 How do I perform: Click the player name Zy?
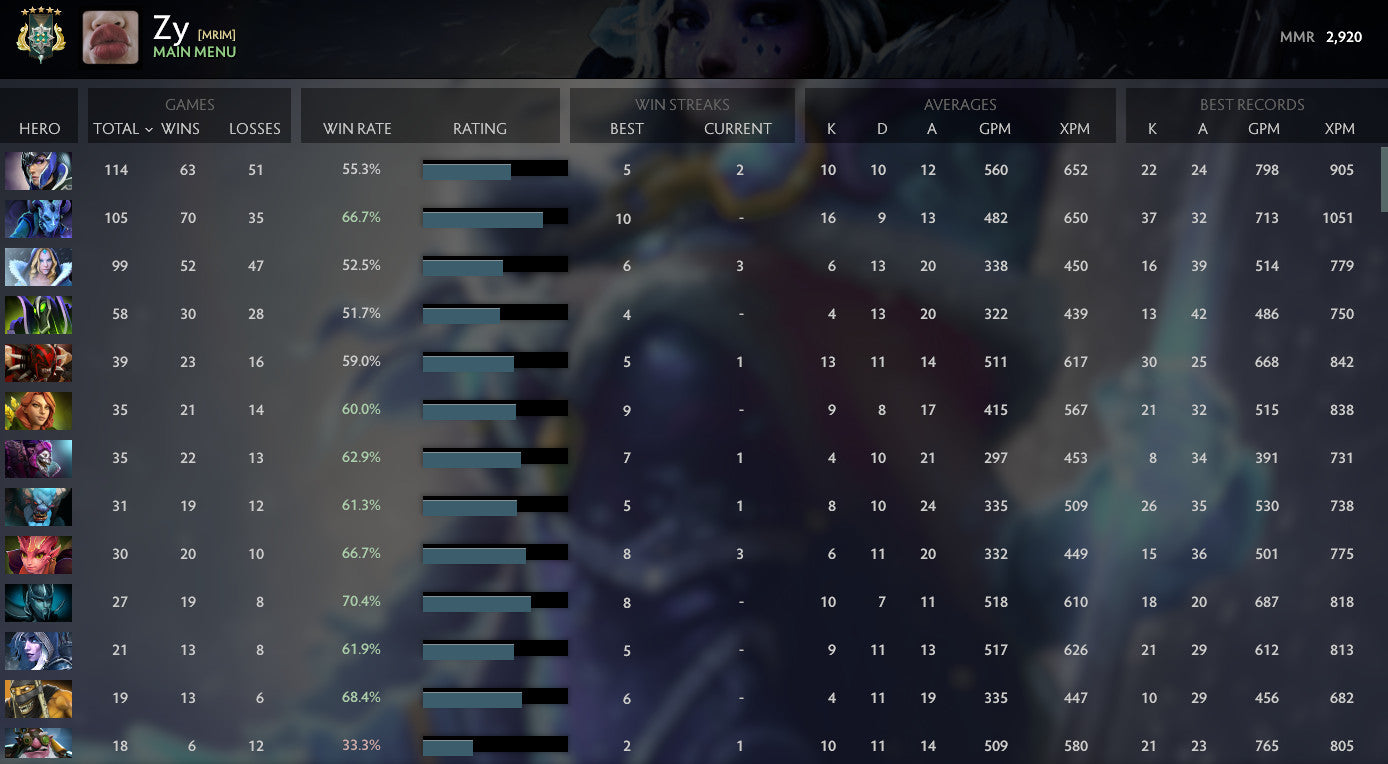pyautogui.click(x=169, y=29)
